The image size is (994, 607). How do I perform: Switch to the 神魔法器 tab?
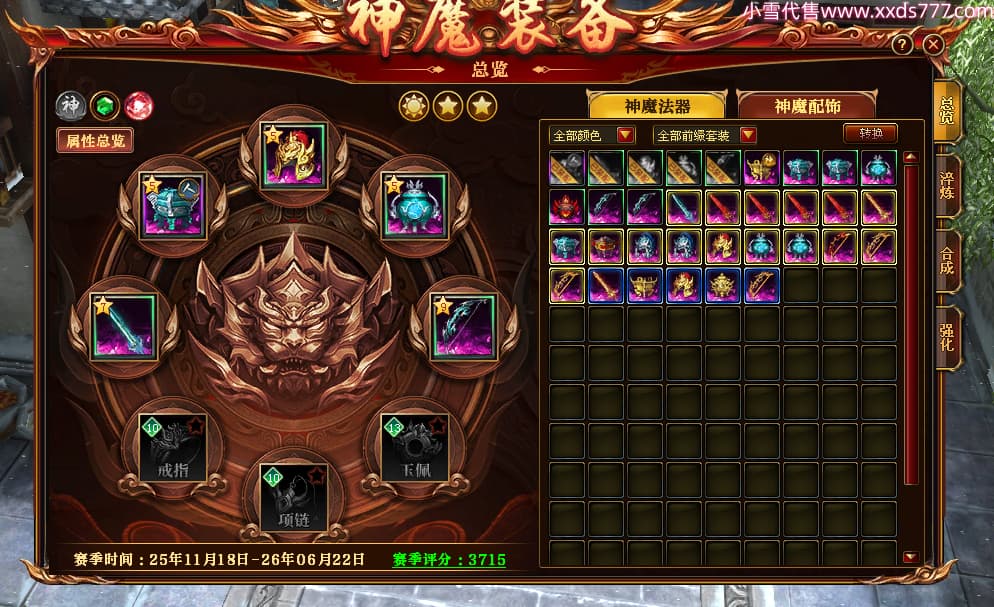[x=658, y=106]
